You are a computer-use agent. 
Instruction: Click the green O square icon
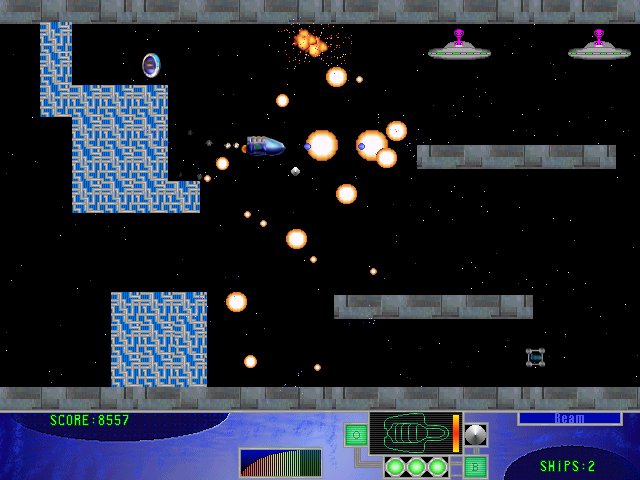click(356, 435)
